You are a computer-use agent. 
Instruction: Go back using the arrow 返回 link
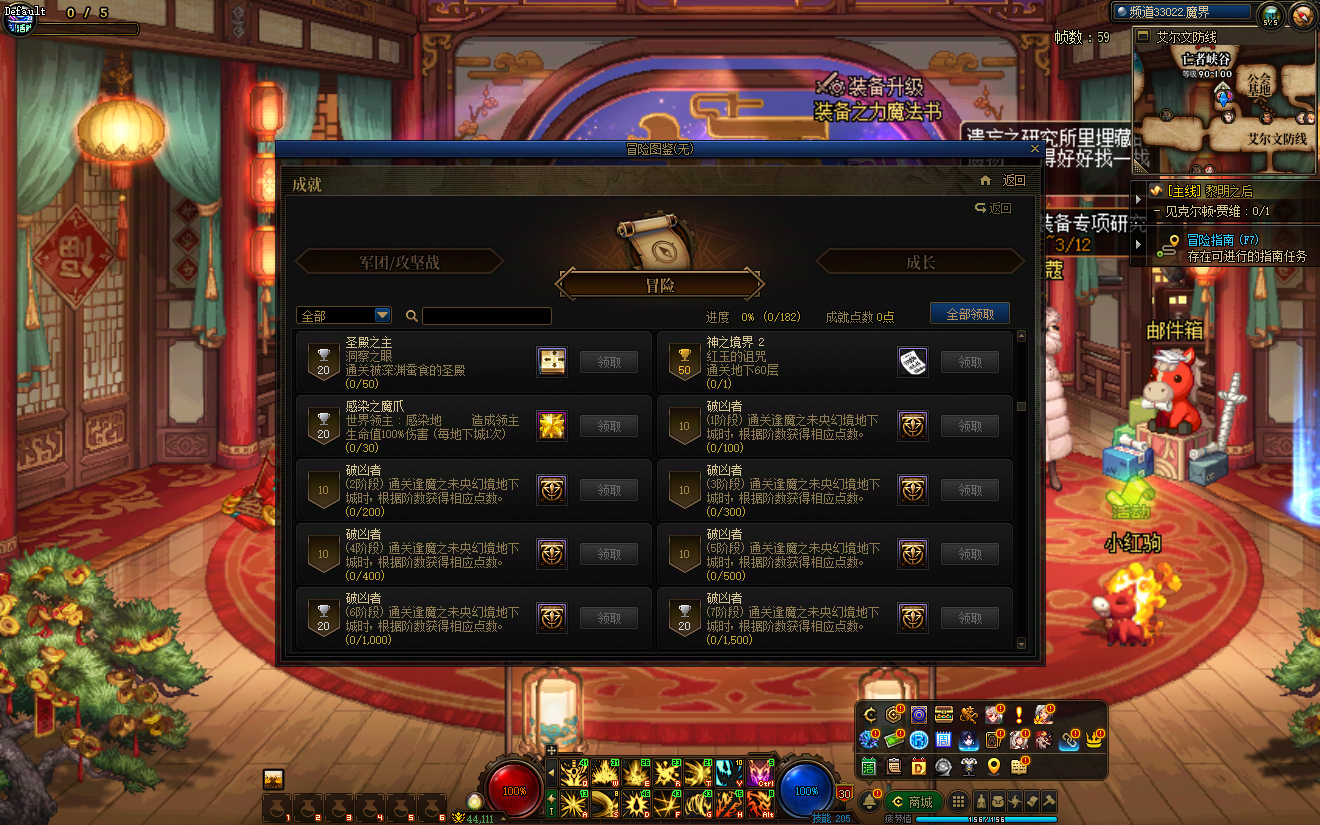(x=993, y=208)
